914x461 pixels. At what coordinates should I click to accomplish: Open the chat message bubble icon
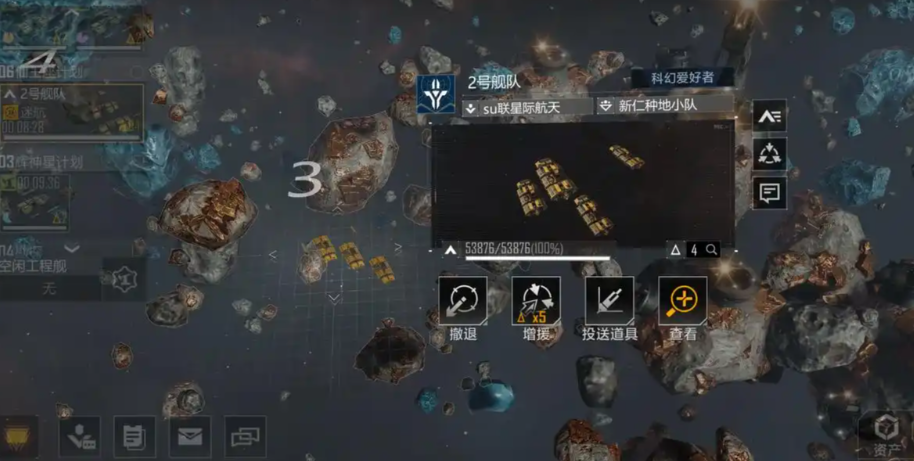click(769, 192)
